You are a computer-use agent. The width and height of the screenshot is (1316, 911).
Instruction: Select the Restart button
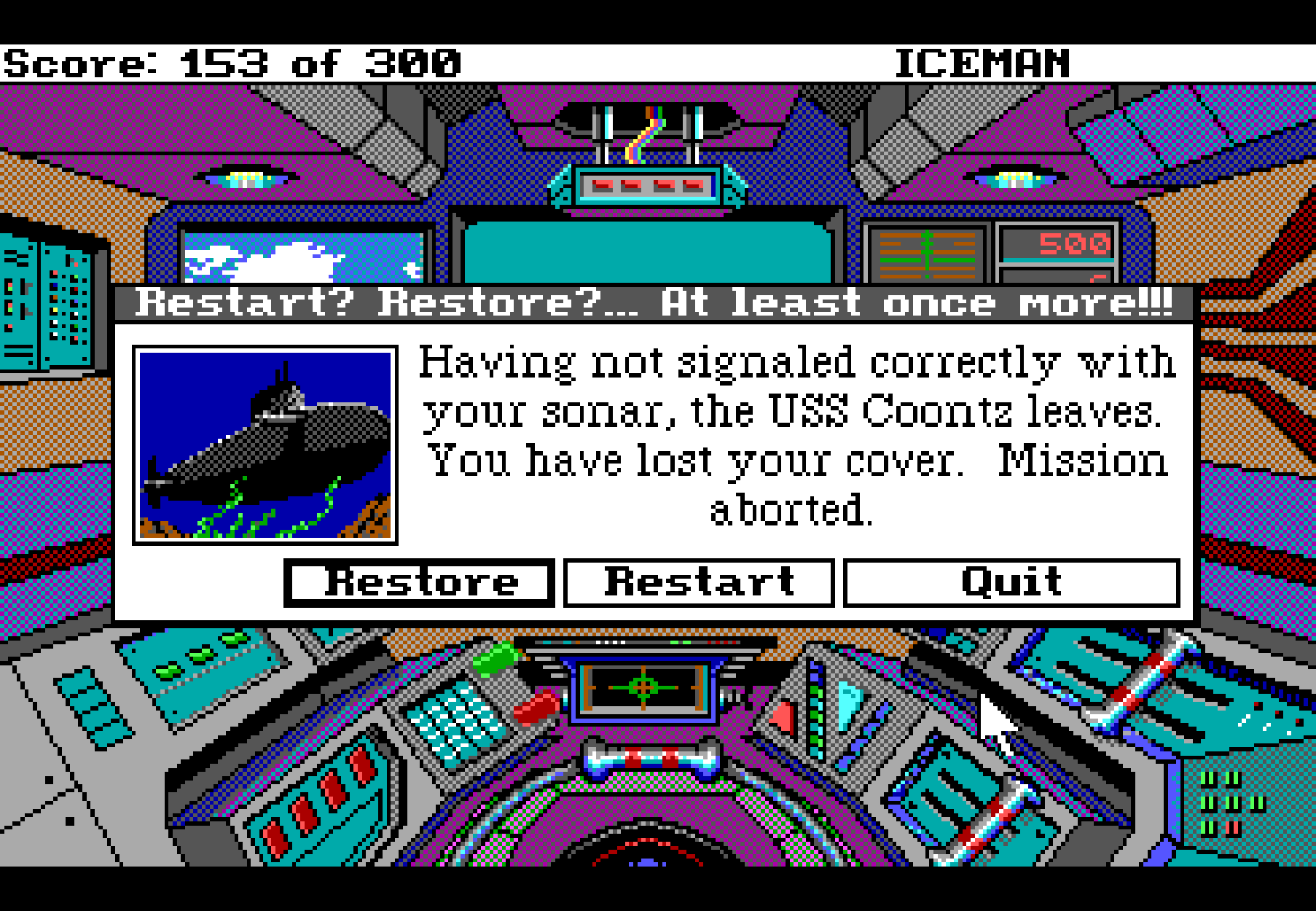(x=699, y=583)
